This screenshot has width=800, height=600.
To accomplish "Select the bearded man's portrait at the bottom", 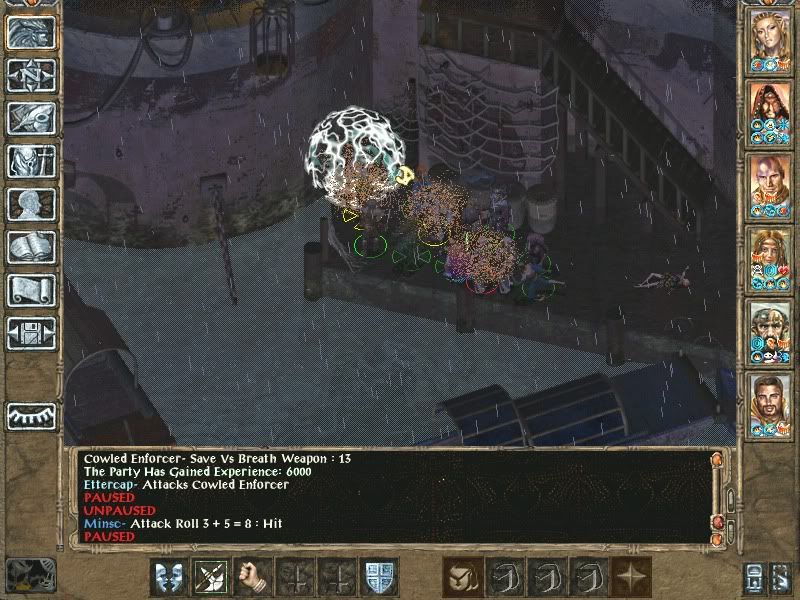I will [771, 402].
